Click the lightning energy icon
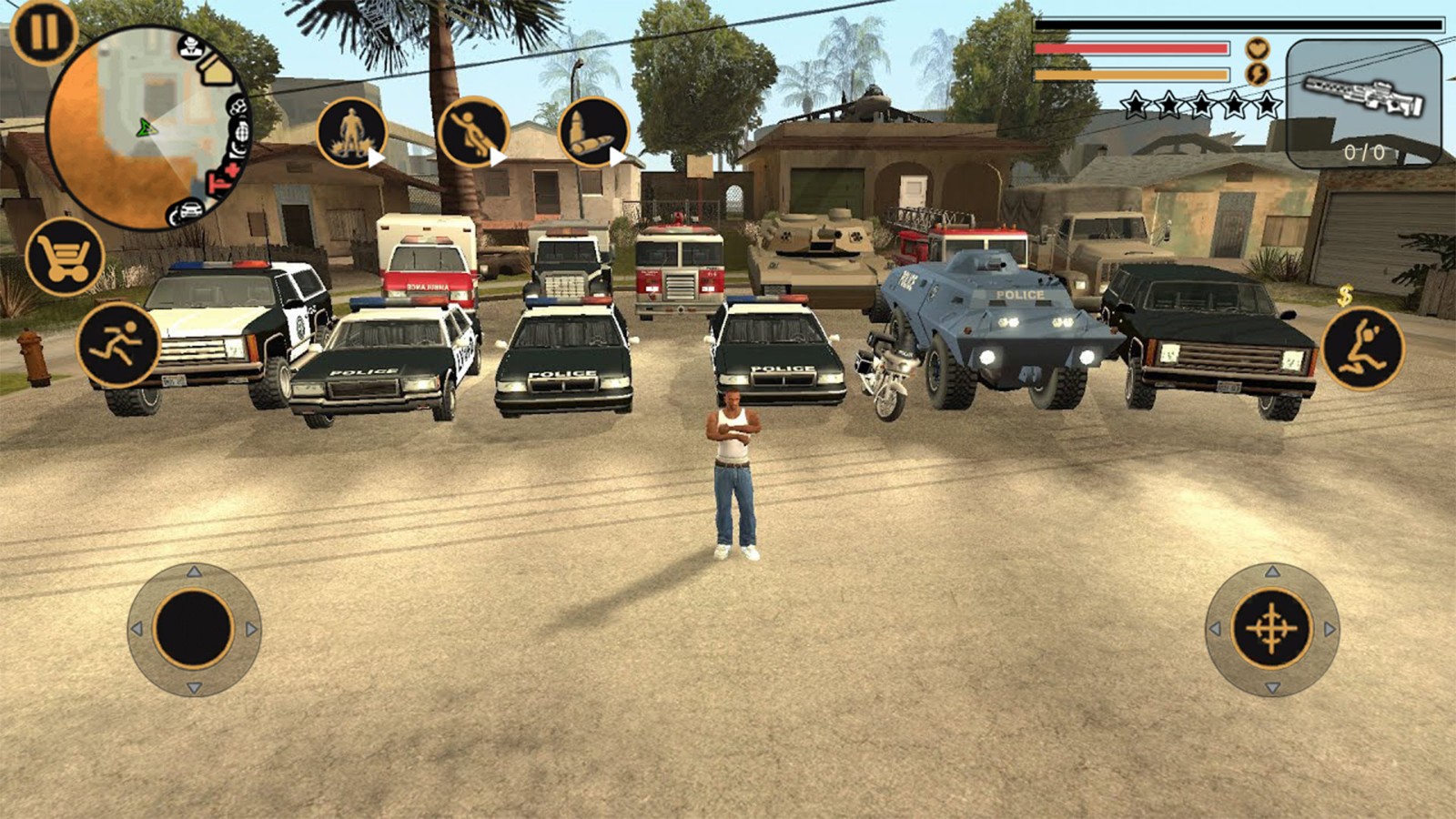The image size is (1456, 819). [x=1257, y=74]
